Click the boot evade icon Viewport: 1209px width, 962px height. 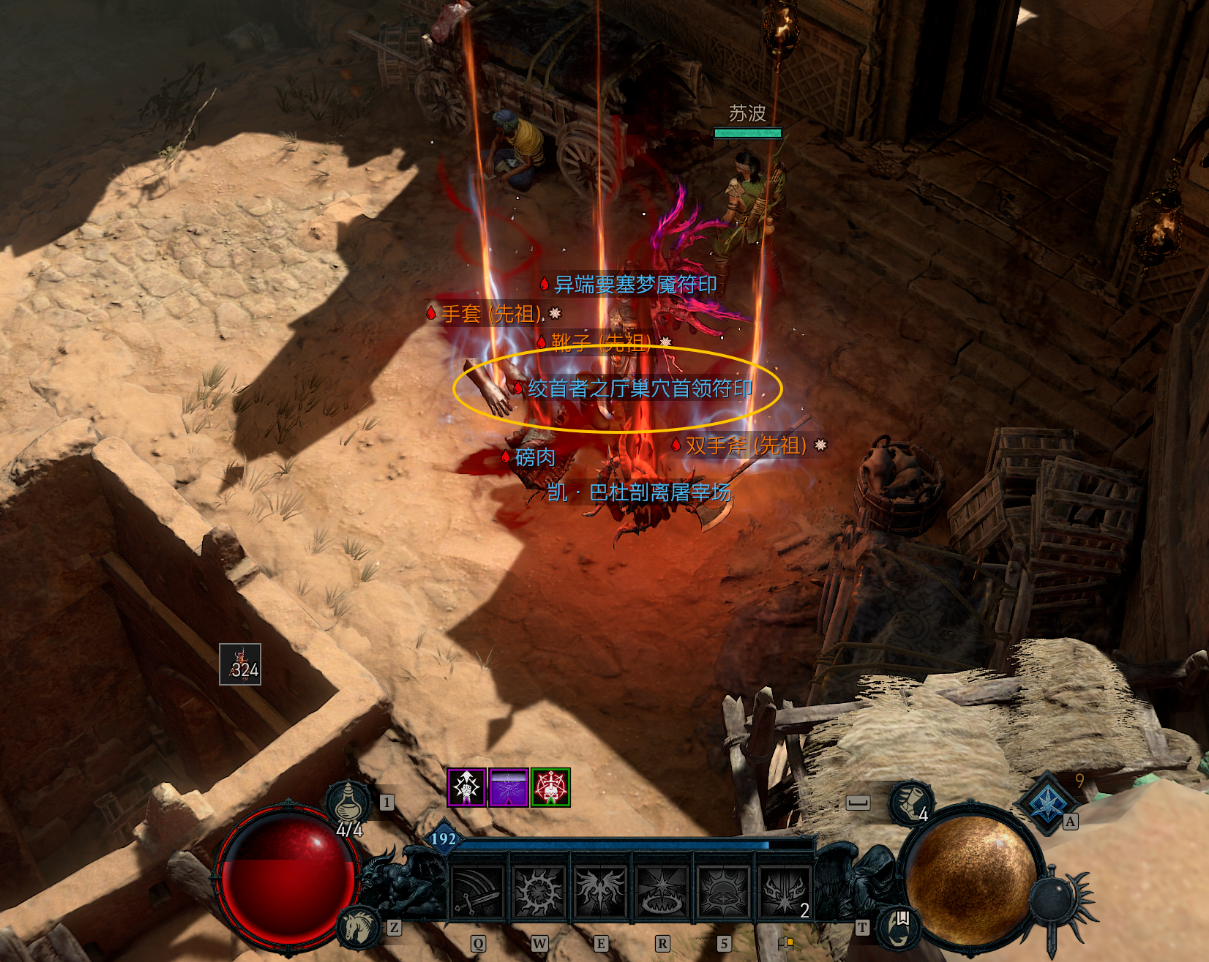tap(910, 803)
